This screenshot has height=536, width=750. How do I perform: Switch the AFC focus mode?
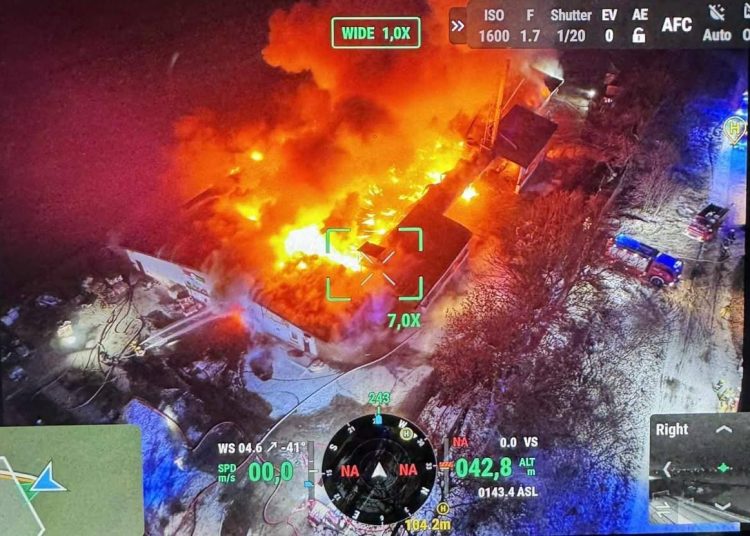(x=677, y=25)
